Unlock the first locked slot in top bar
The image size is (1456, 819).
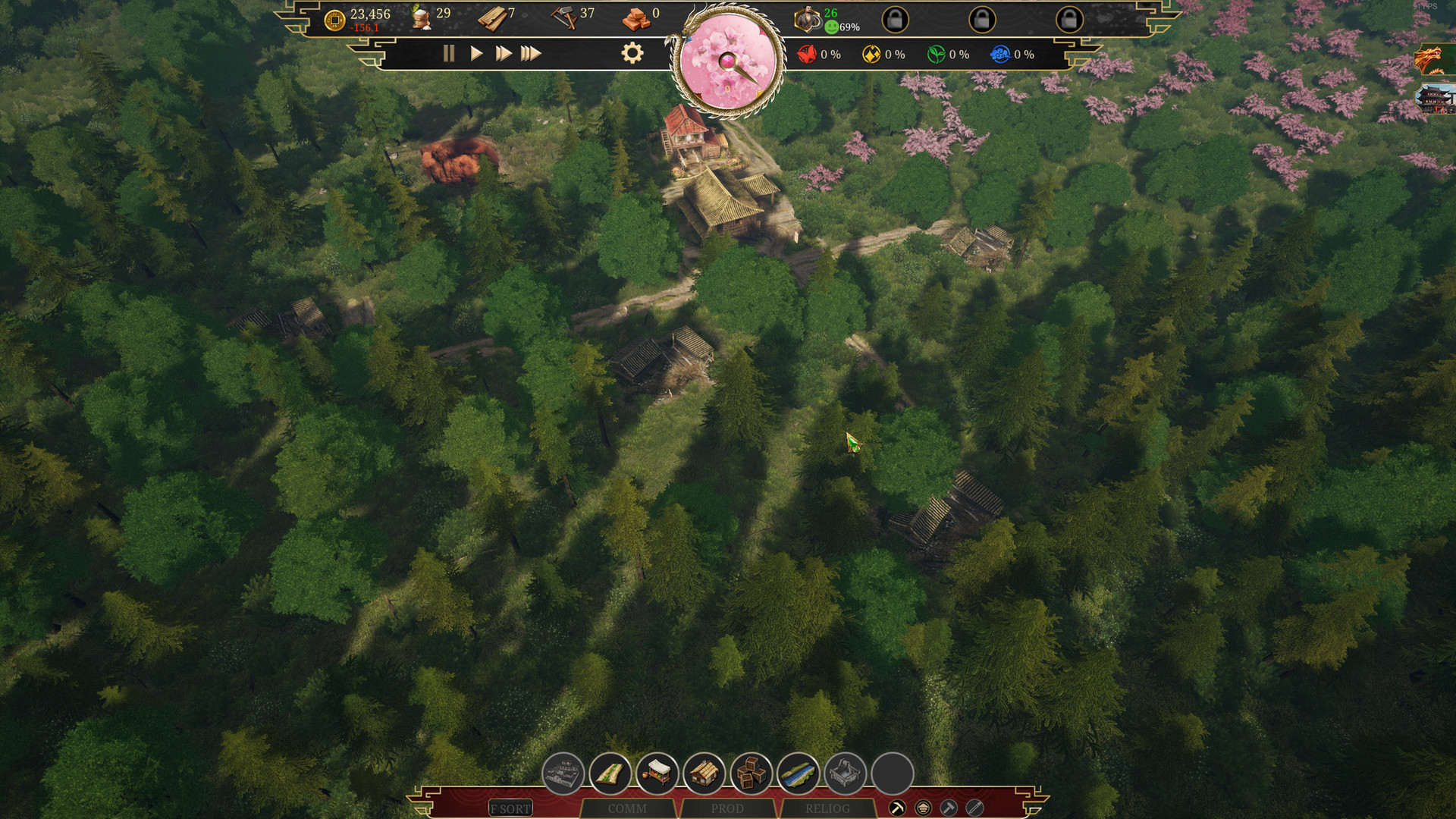897,19
